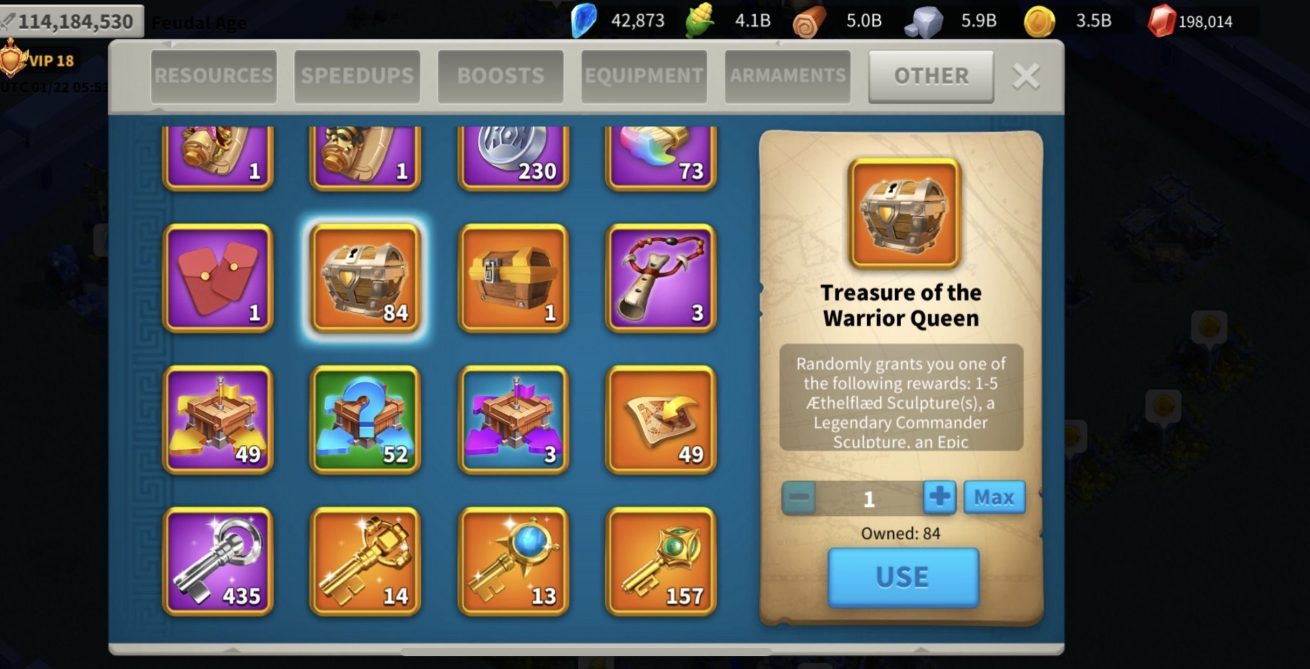Select the golden key with 14

point(366,561)
